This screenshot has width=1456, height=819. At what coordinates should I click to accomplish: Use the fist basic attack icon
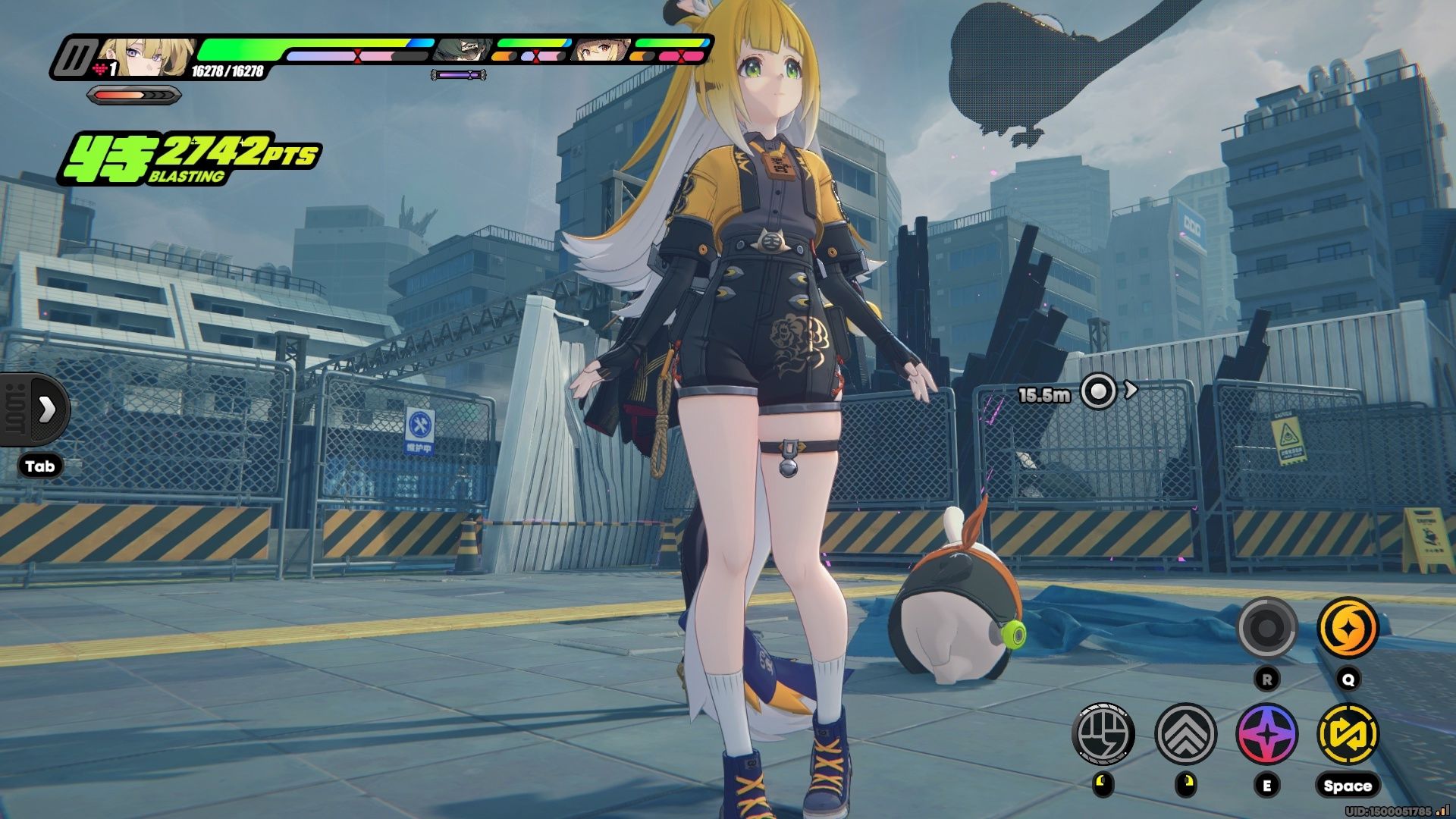coord(1103,734)
